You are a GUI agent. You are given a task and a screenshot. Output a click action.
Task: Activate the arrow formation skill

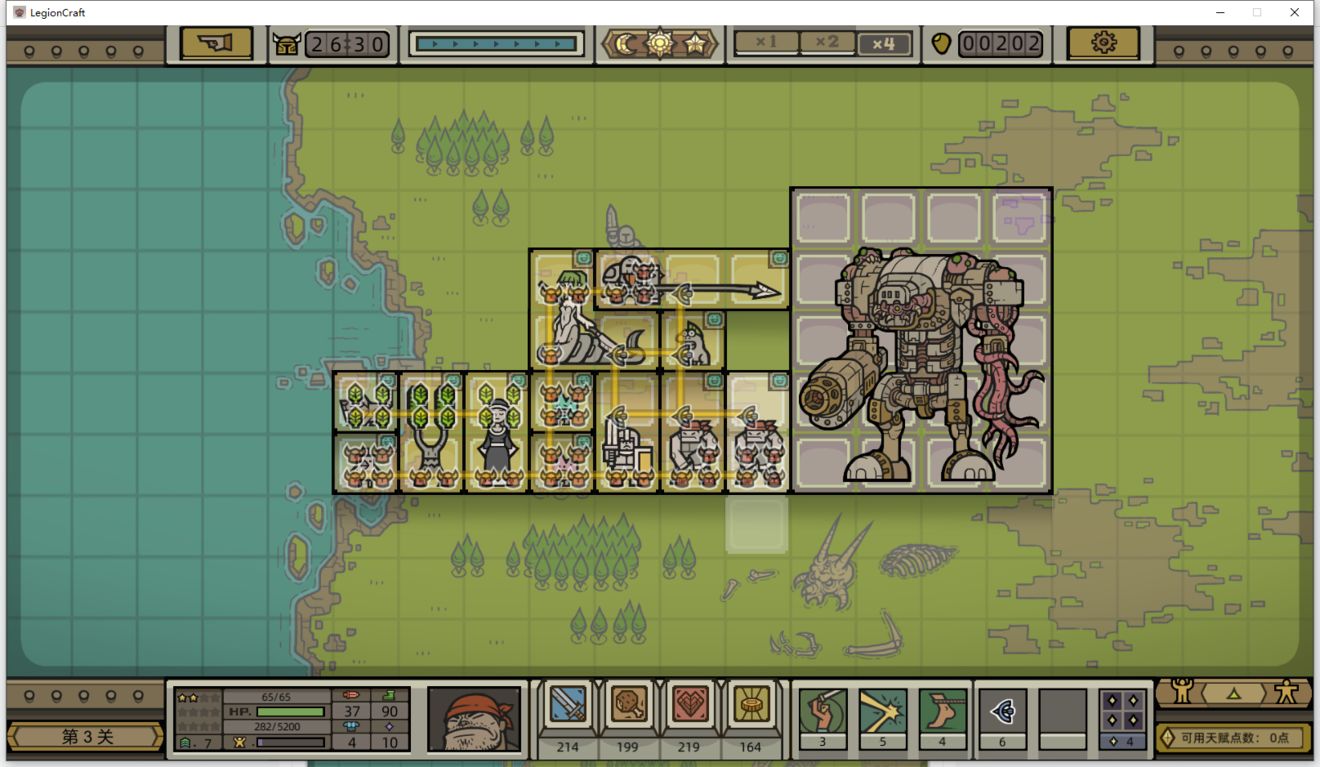(1002, 712)
